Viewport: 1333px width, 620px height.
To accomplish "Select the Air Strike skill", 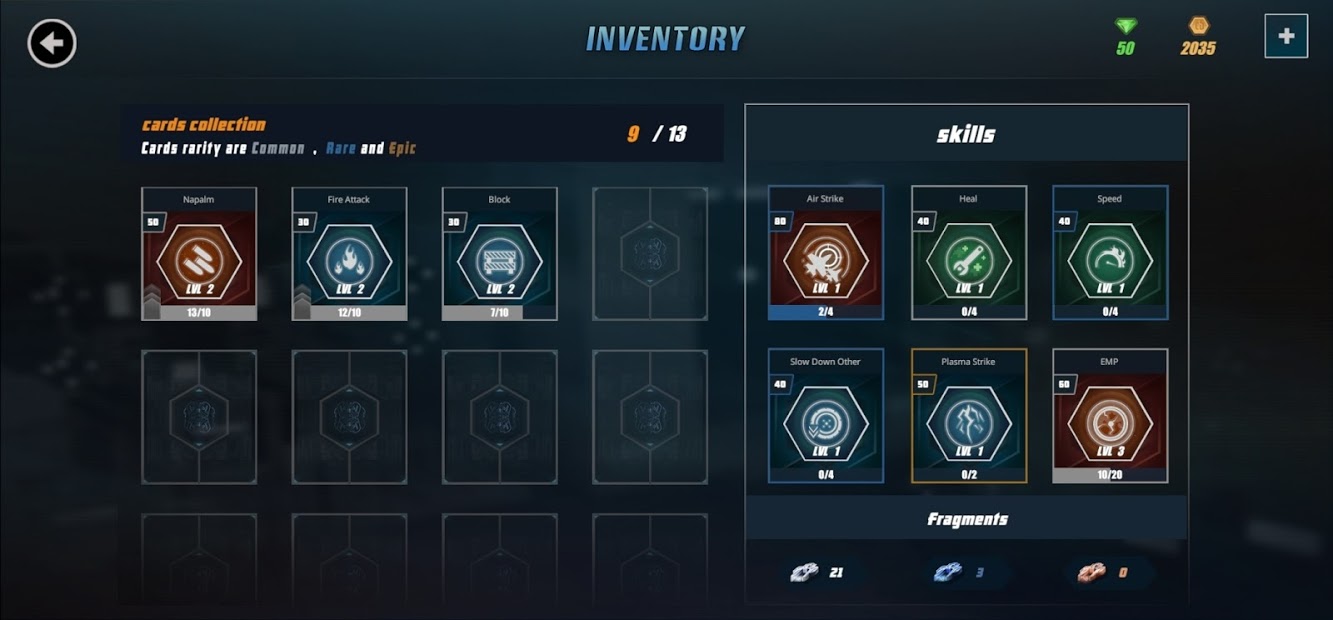I will (825, 253).
